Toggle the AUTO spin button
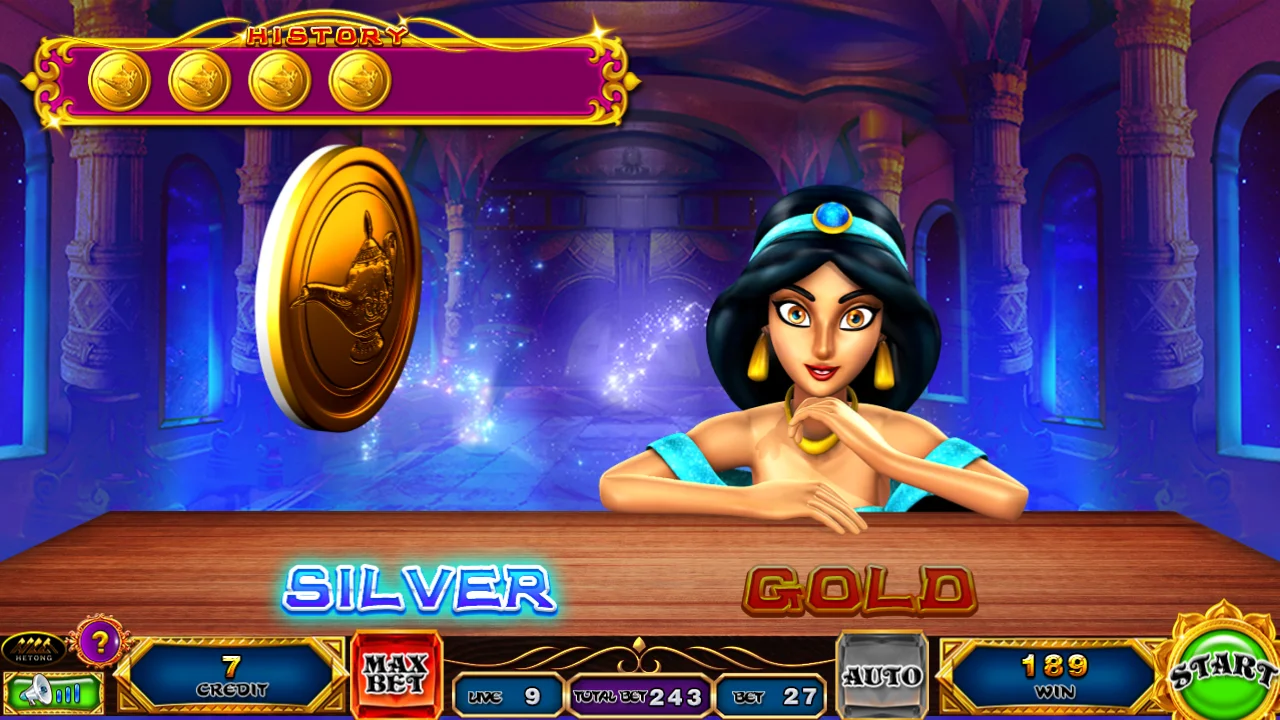This screenshot has height=720, width=1280. (882, 676)
